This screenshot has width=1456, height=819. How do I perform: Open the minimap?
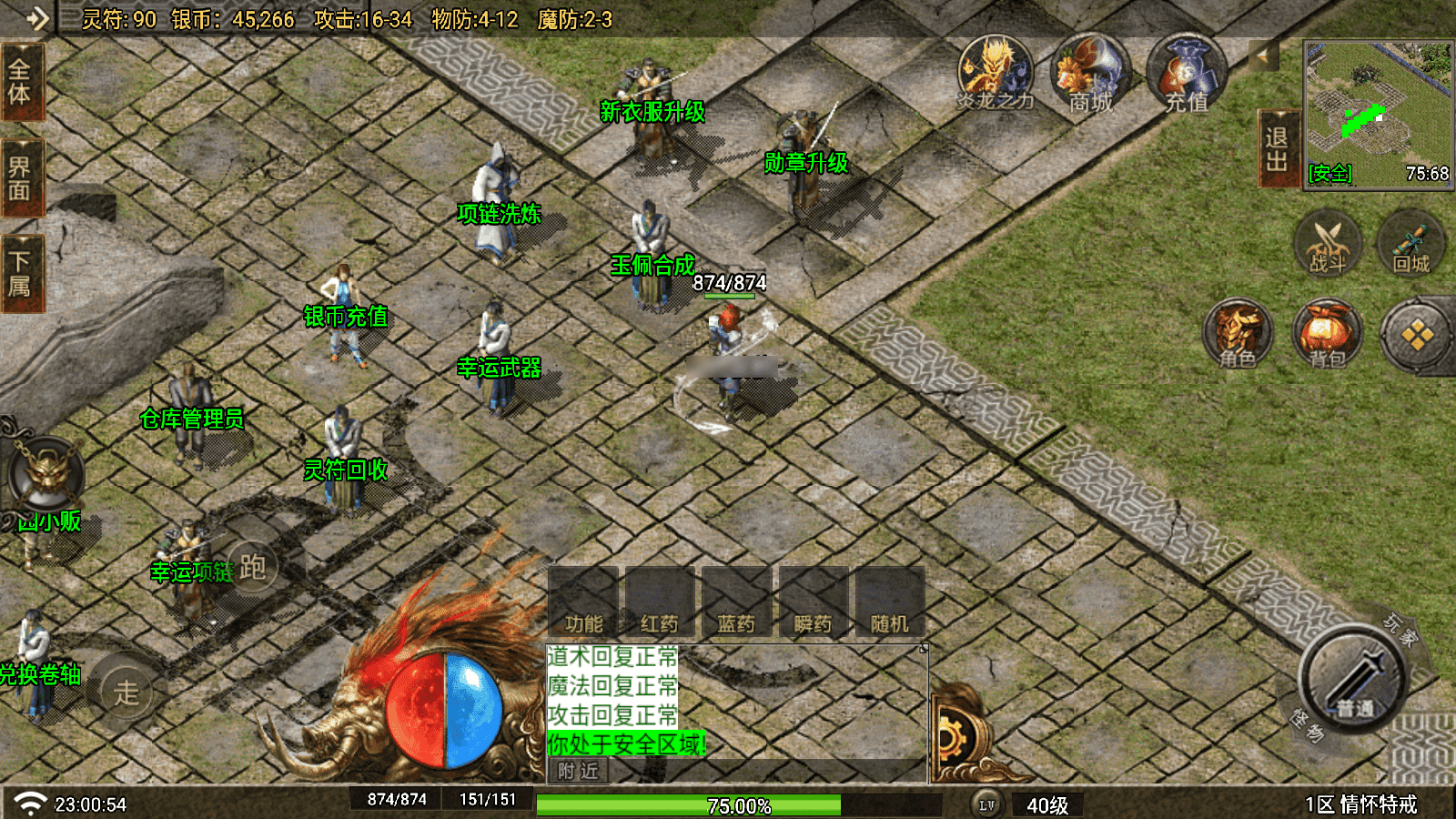(x=1378, y=113)
